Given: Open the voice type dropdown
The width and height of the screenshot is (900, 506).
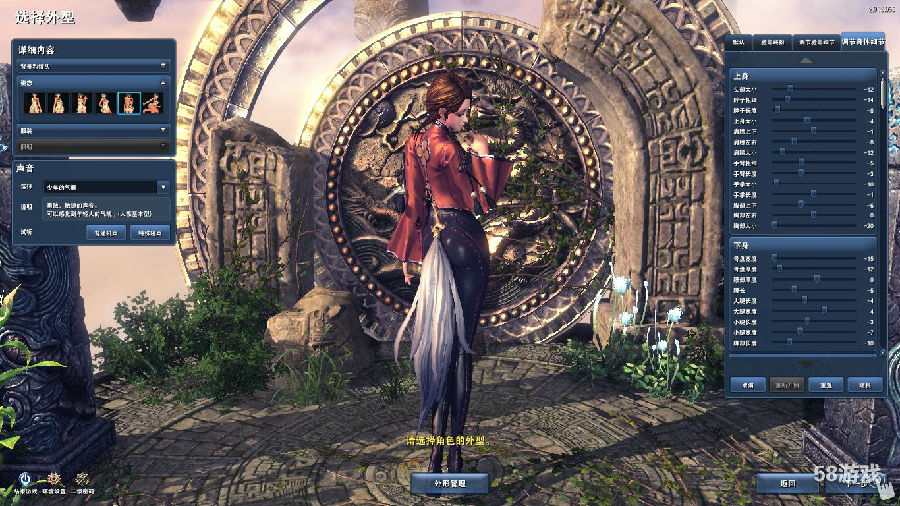Looking at the screenshot, I should pyautogui.click(x=163, y=187).
